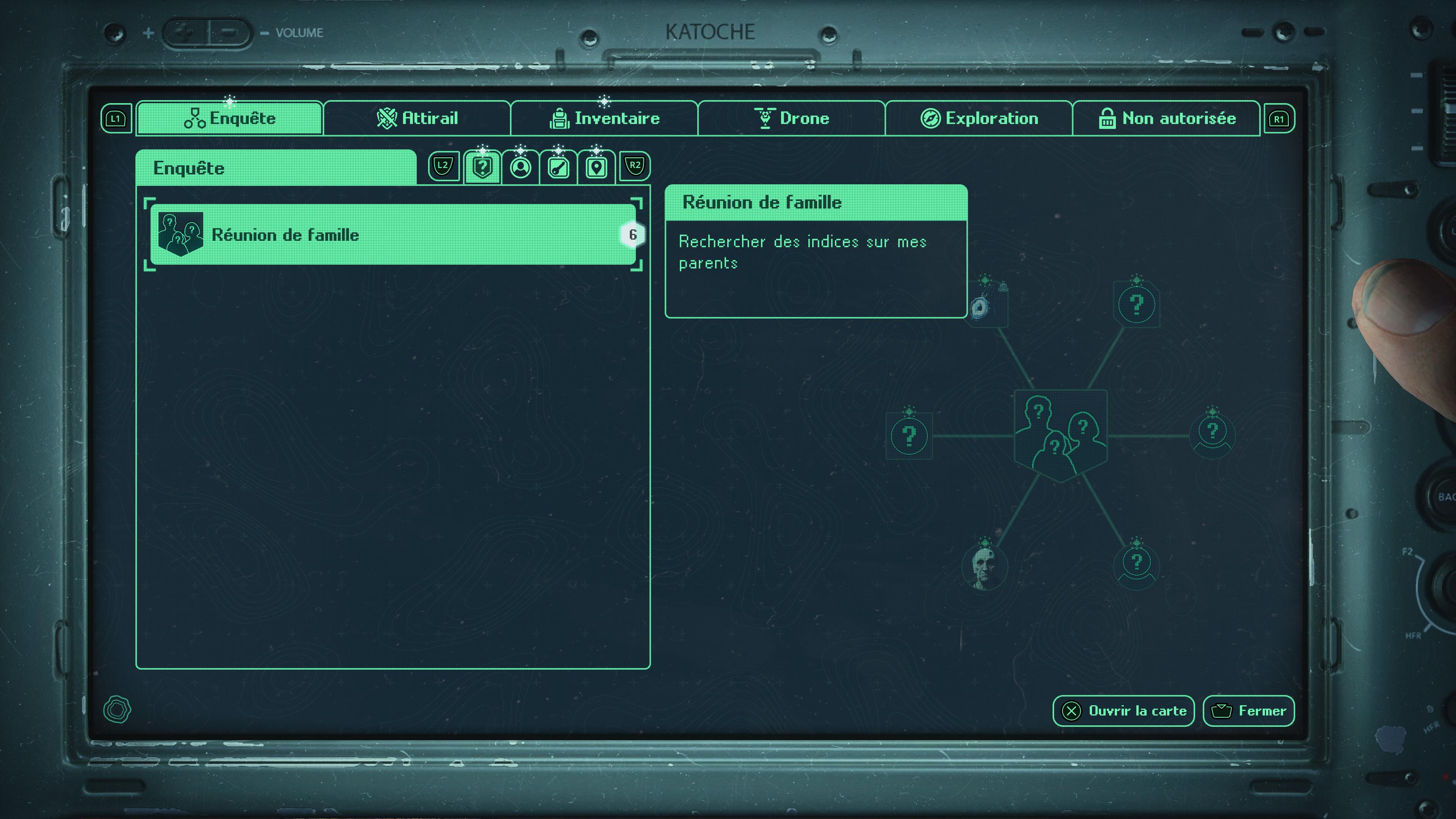Click the Ouvrir la carte button
Viewport: 1456px width, 819px height.
pyautogui.click(x=1123, y=711)
